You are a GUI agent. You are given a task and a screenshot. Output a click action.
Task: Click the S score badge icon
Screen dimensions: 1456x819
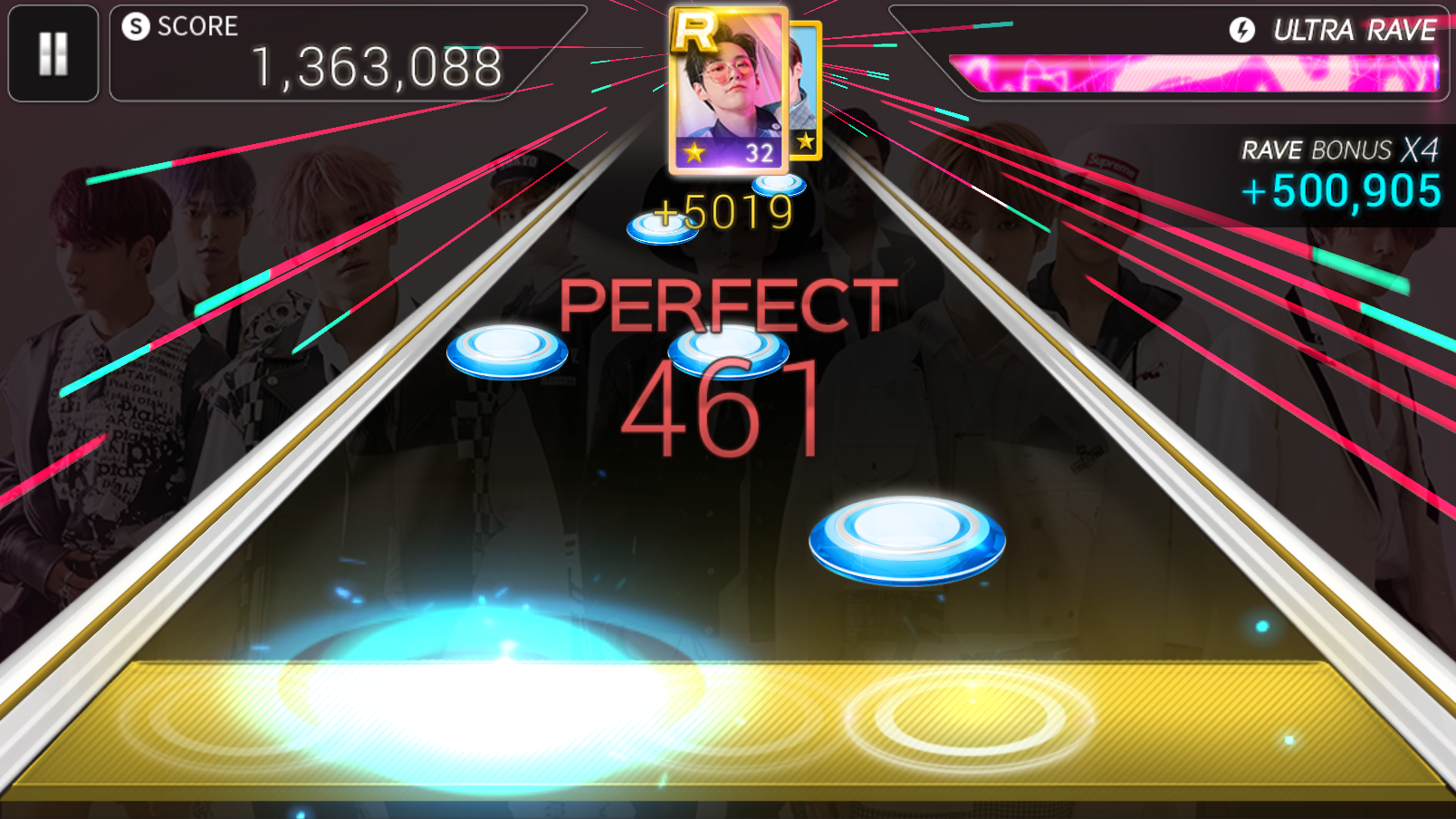point(136,26)
